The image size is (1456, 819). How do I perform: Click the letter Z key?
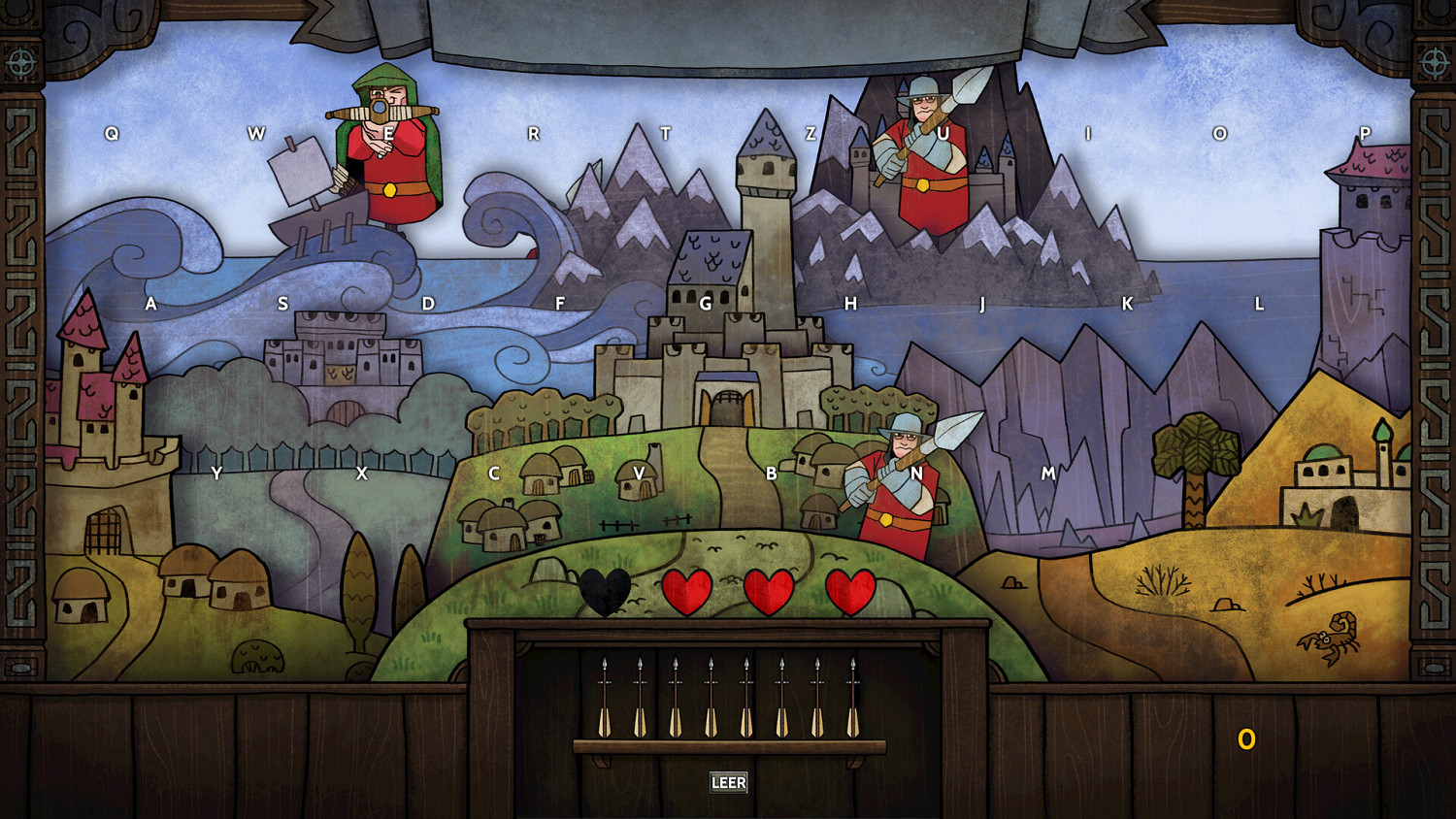(x=809, y=132)
